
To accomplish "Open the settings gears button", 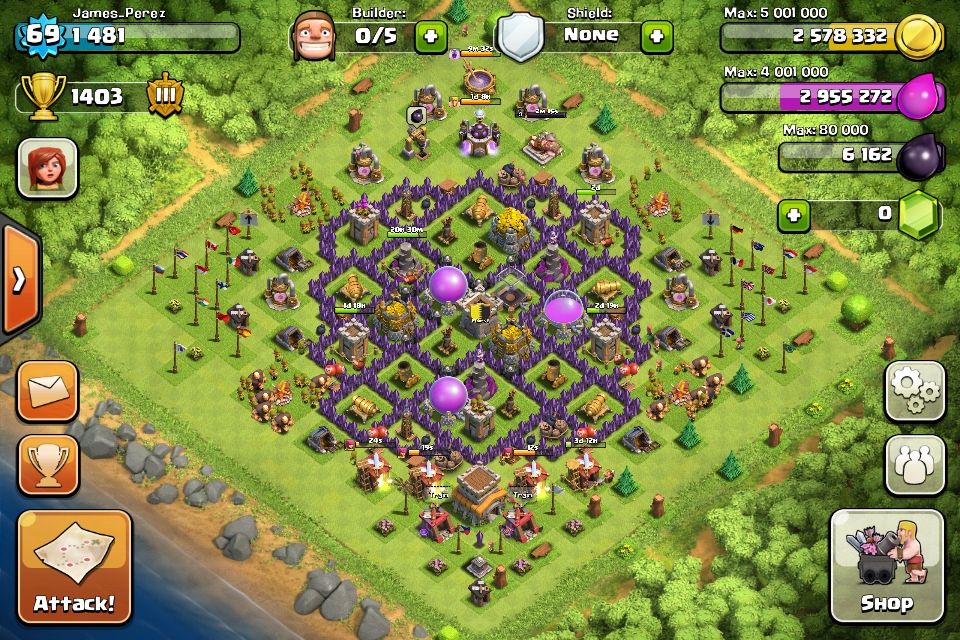I will tap(914, 390).
